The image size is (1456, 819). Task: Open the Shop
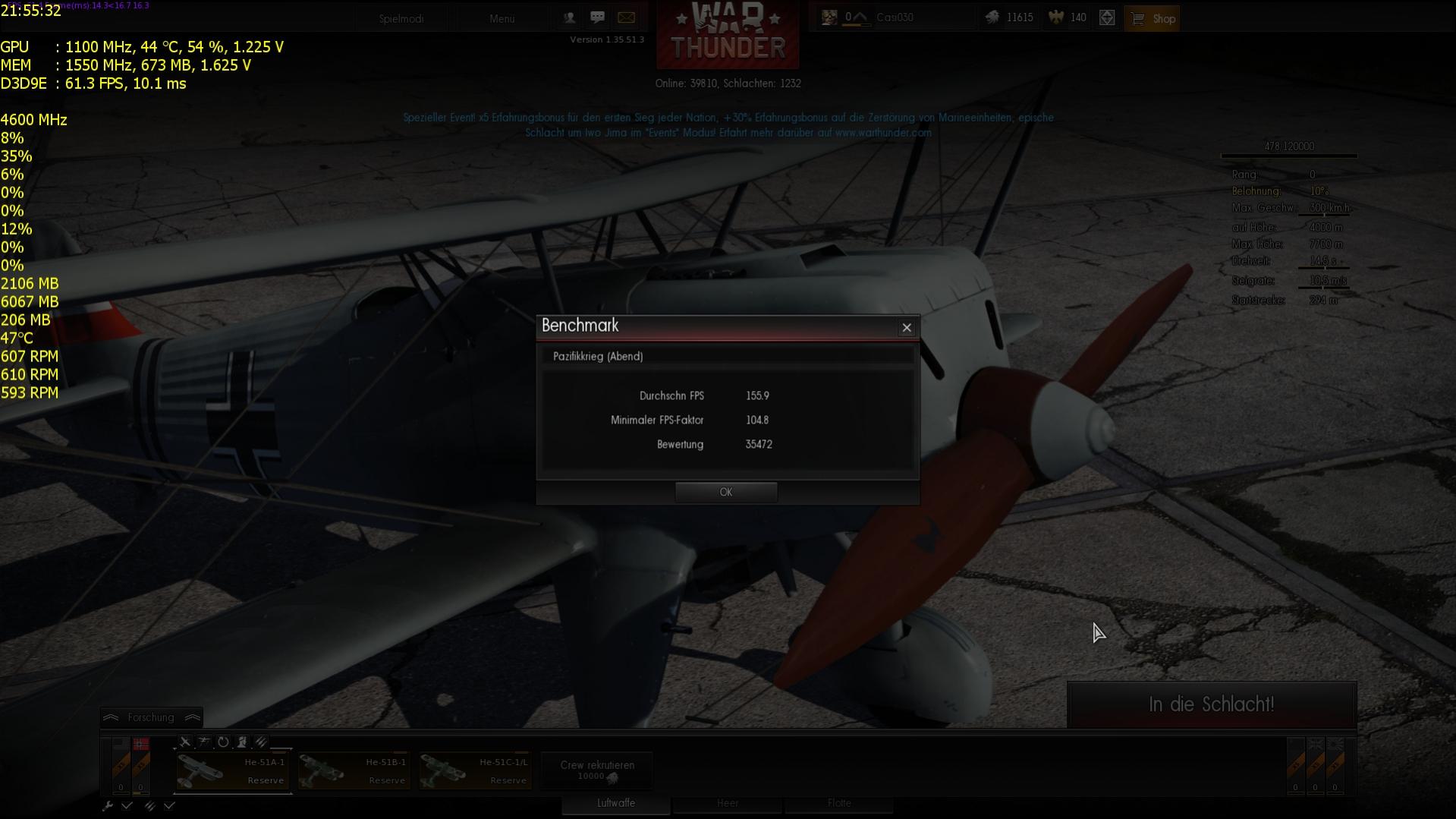coord(1152,18)
